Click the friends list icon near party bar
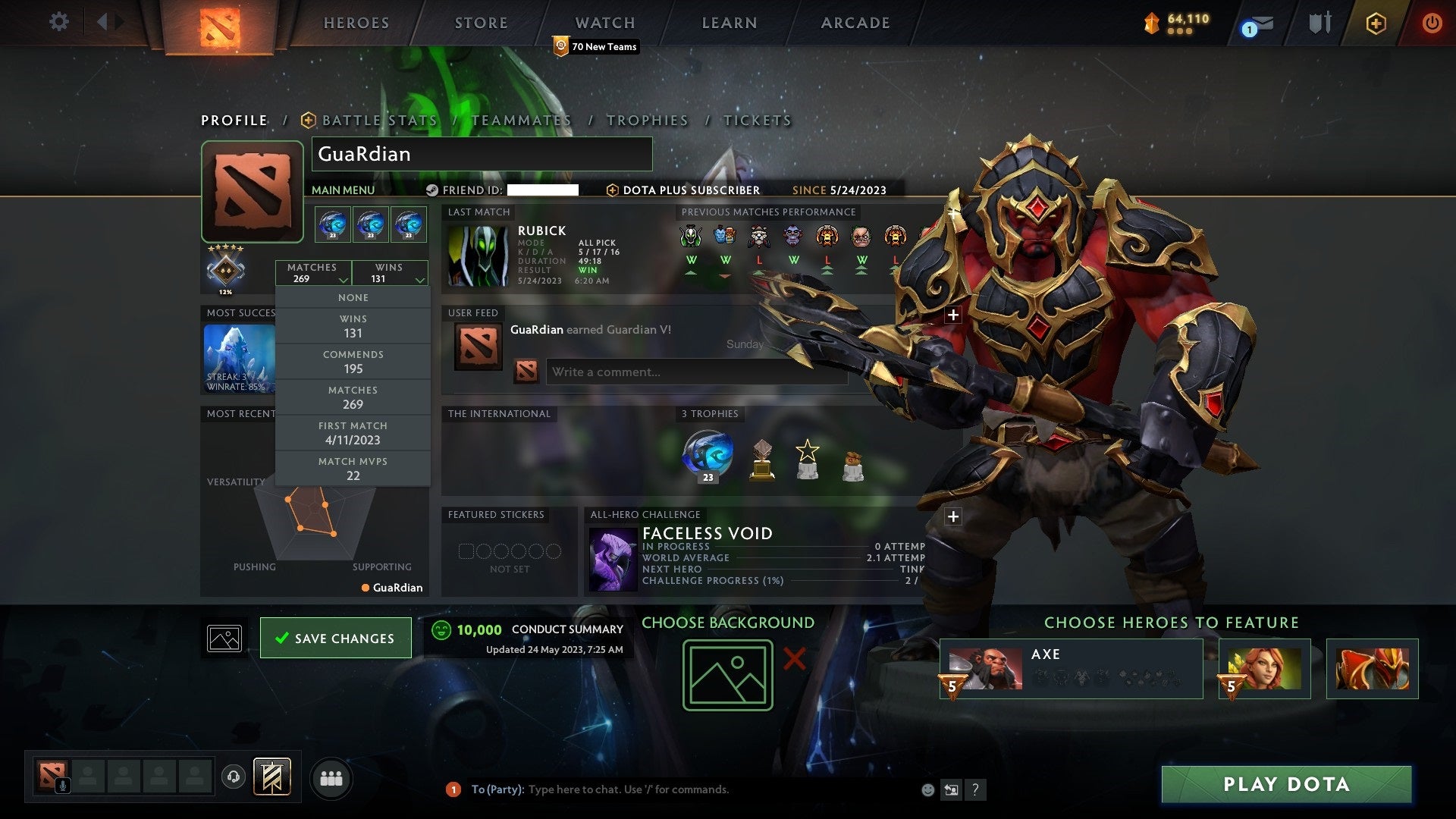The height and width of the screenshot is (819, 1456). (331, 777)
